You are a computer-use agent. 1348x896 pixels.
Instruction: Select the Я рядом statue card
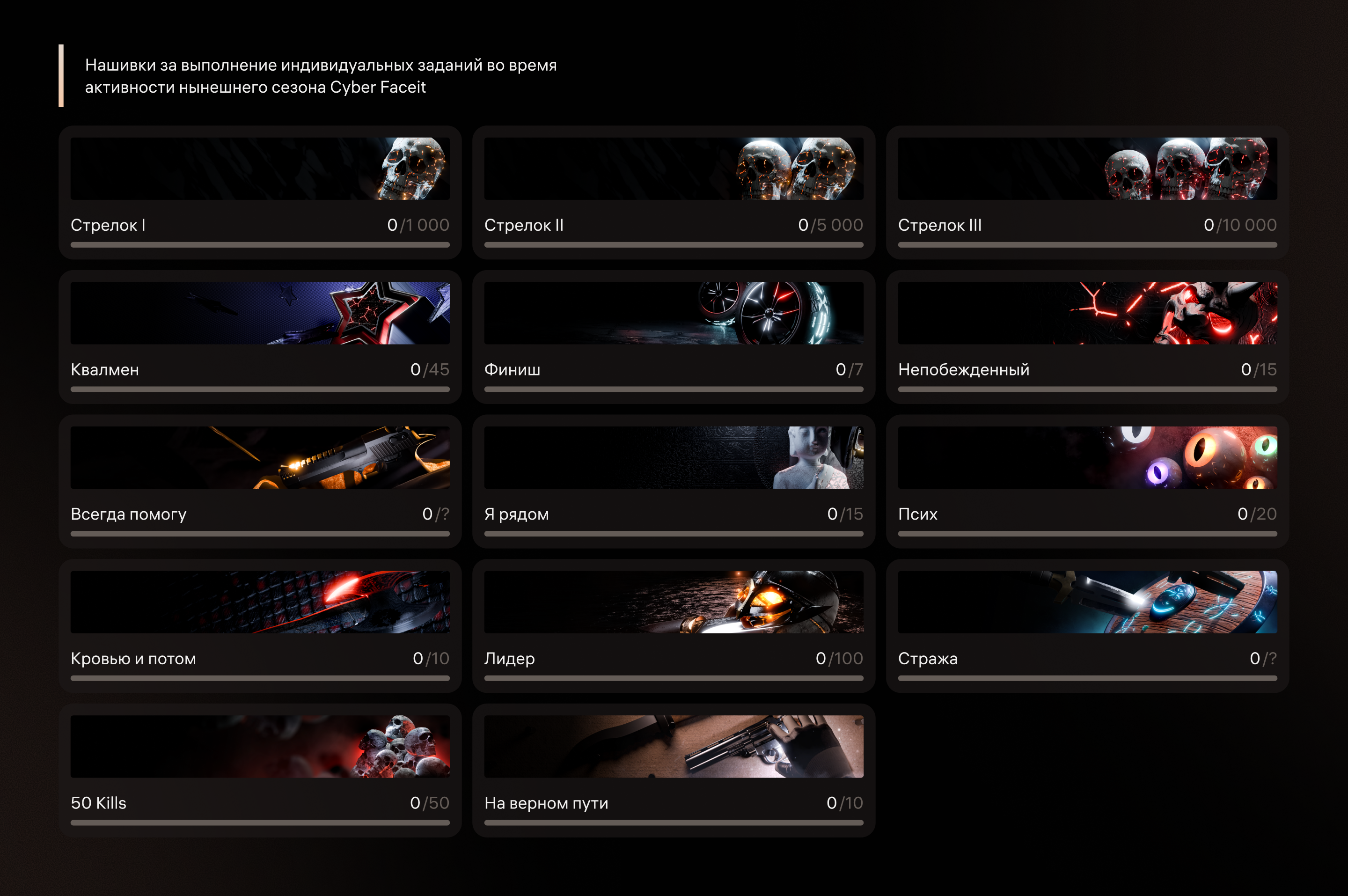pos(674,481)
